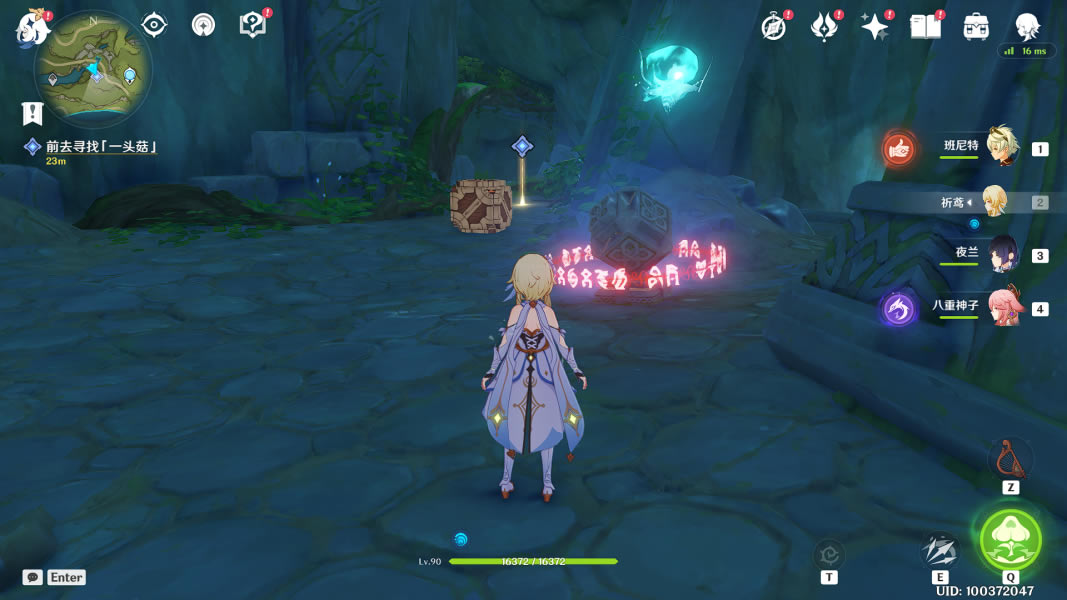Open the co-op mode icon
Image resolution: width=1067 pixels, height=600 pixels.
[203, 25]
